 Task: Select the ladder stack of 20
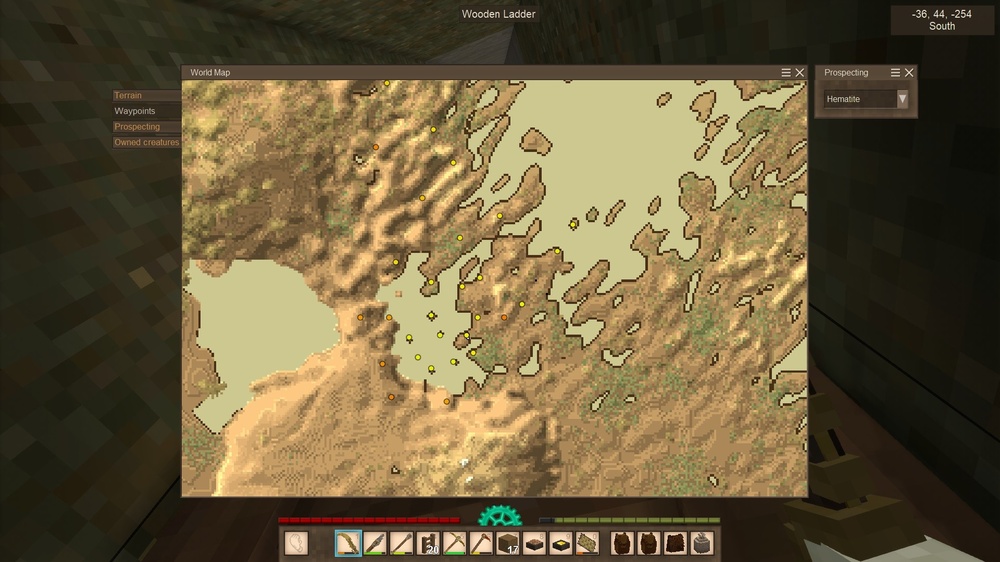pos(429,543)
